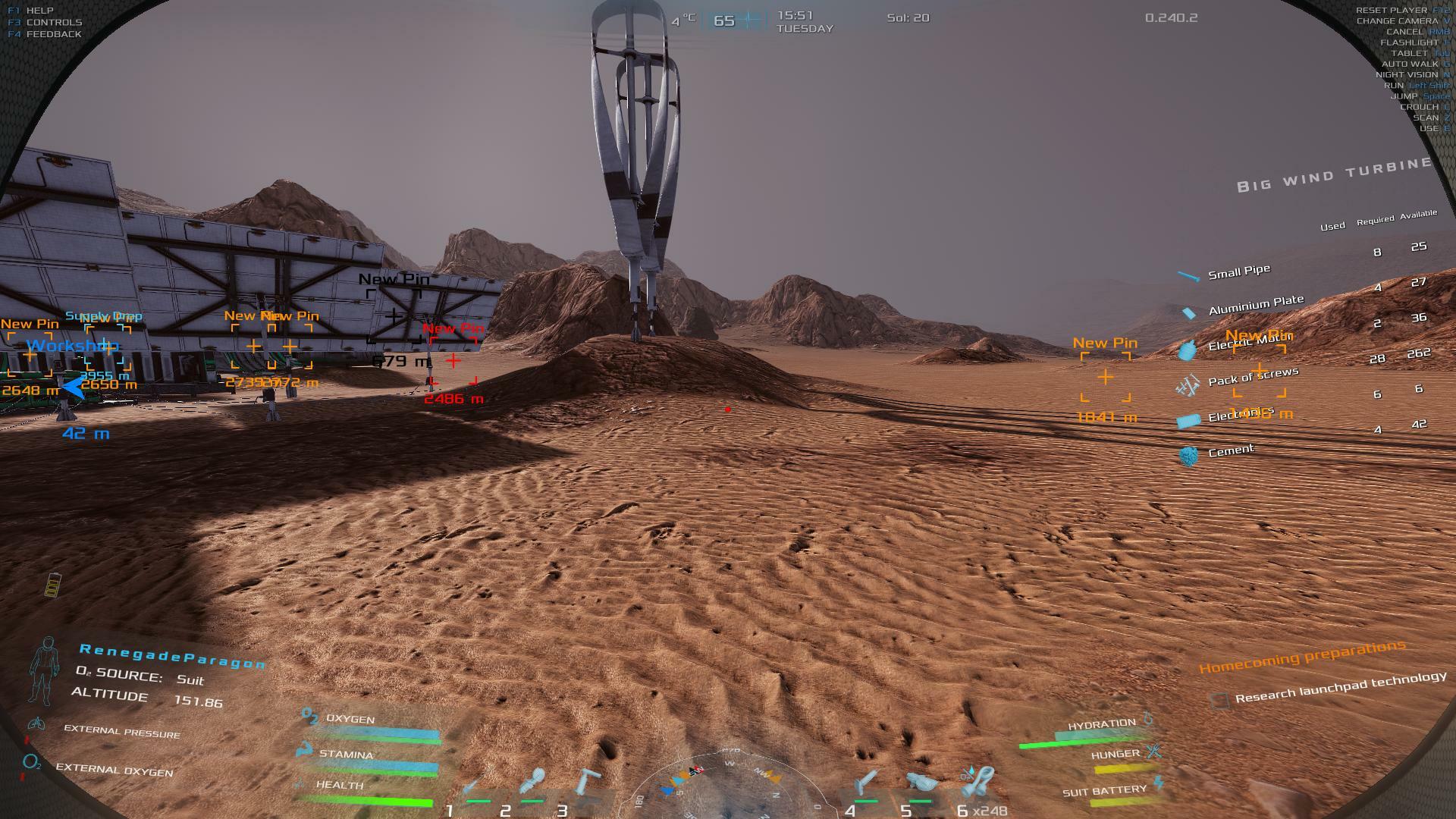Tick the Research launchpad technology objective checkbox
This screenshot has height=819, width=1456.
(x=1219, y=701)
